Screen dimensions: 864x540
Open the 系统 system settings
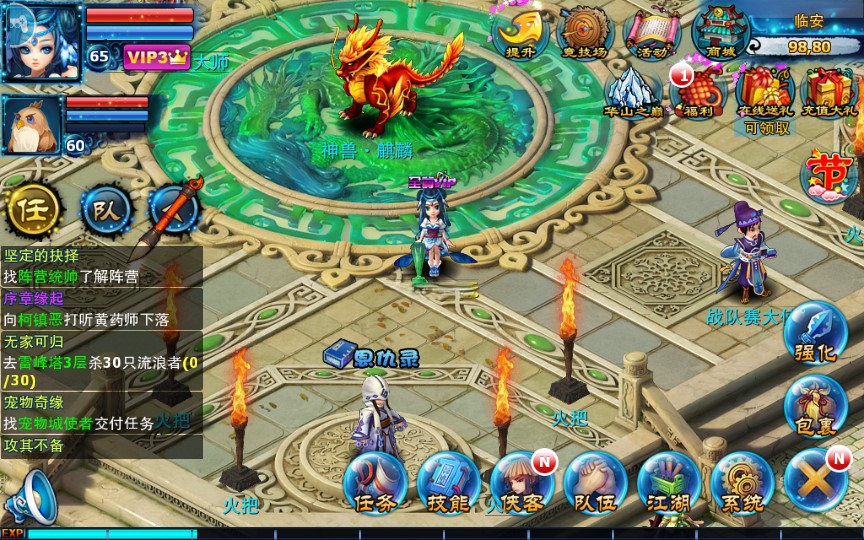tap(741, 483)
